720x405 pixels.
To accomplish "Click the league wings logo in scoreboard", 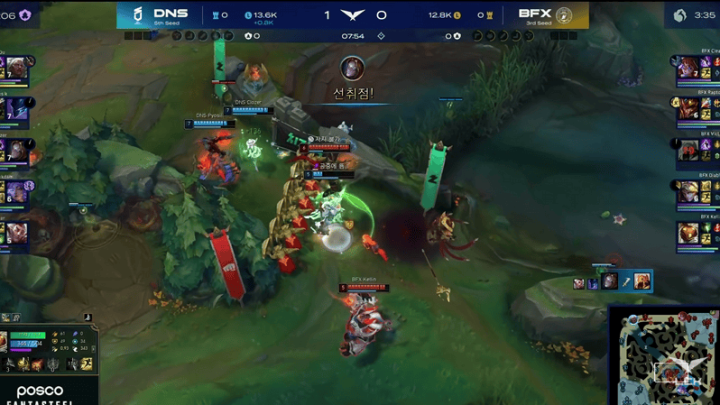I will click(352, 15).
